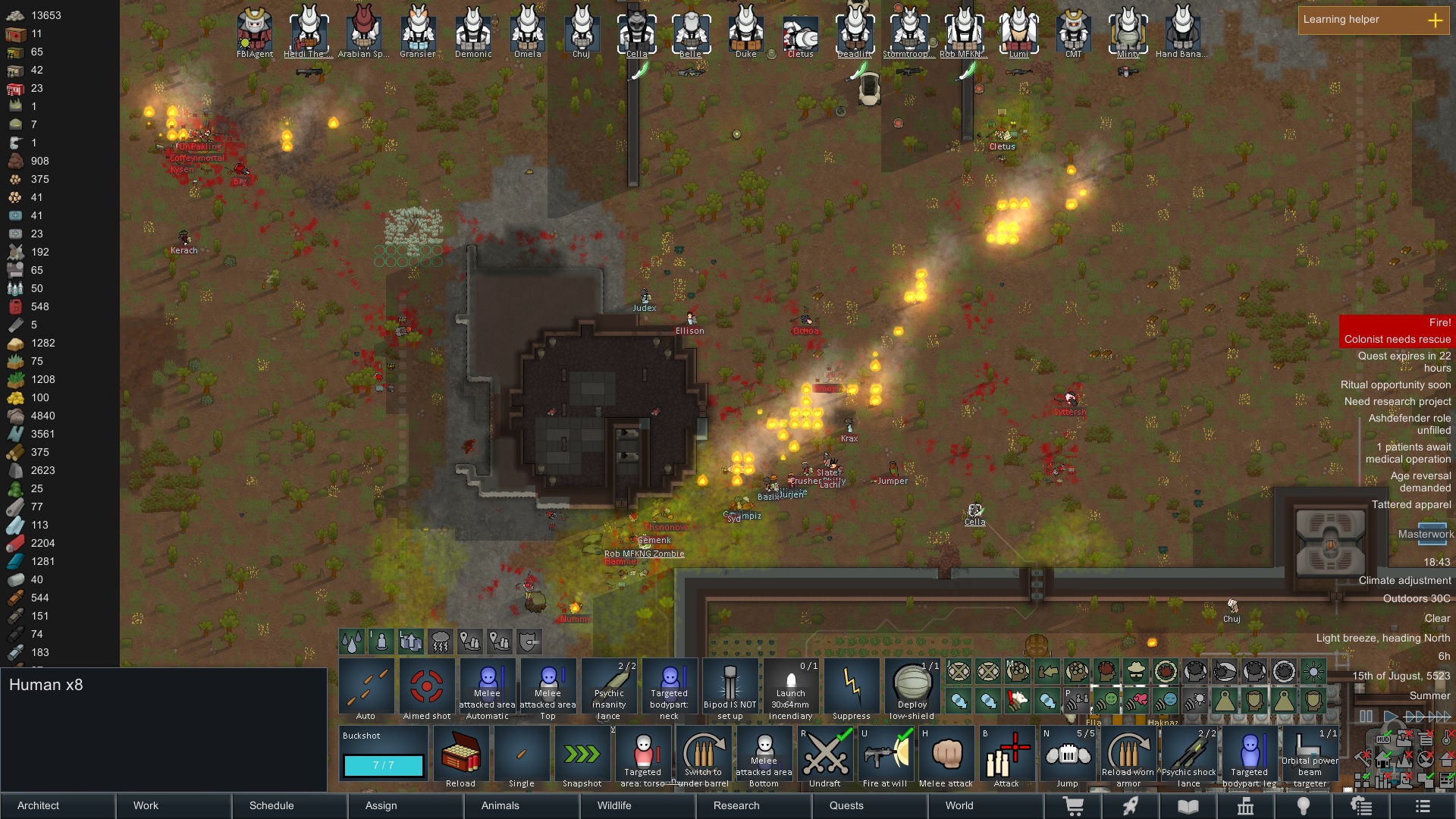This screenshot has width=1456, height=819.
Task: Use the Orbital power beam targeter
Action: (x=1310, y=756)
